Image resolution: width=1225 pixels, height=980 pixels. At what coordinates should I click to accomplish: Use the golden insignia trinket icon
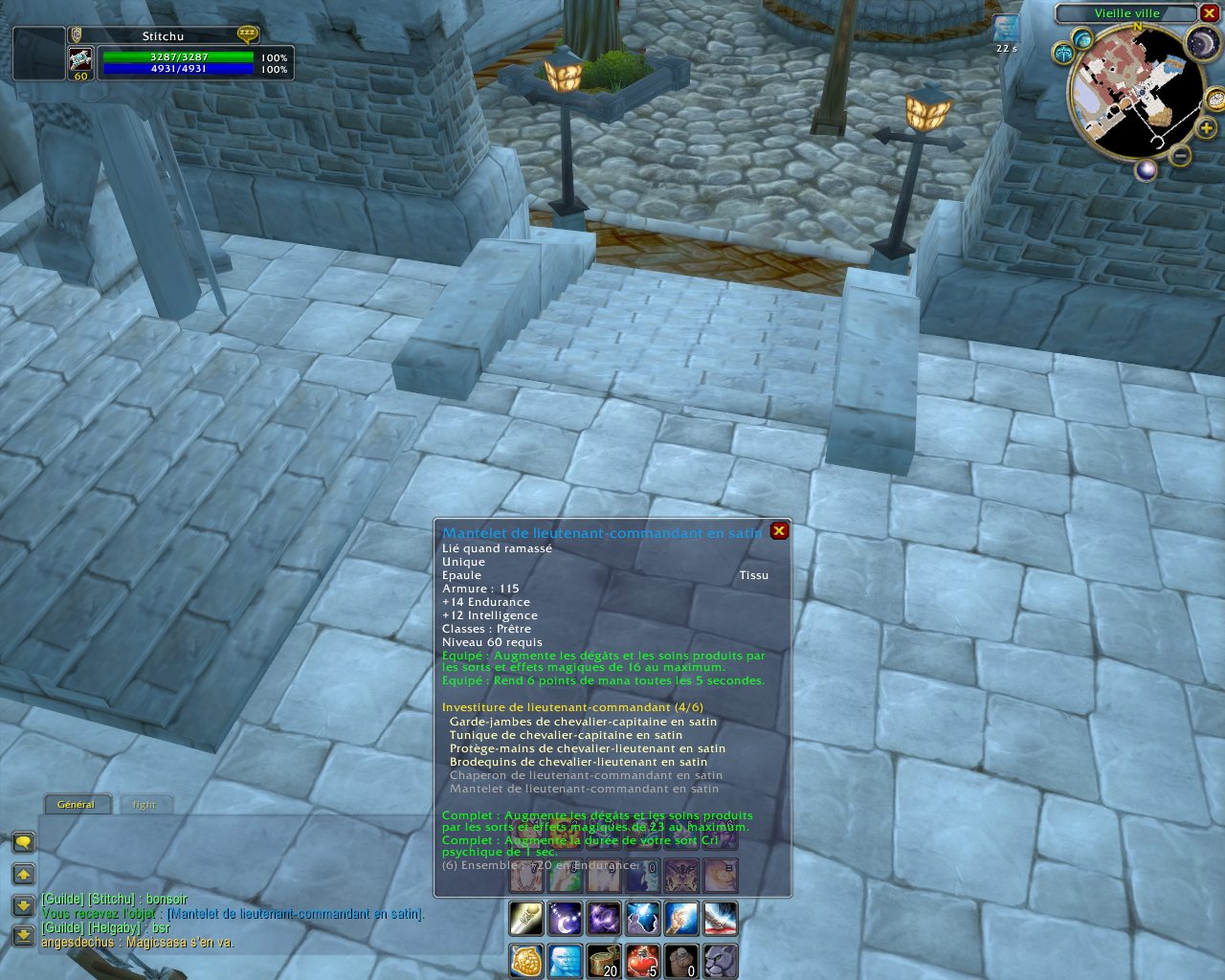pyautogui.click(x=525, y=961)
